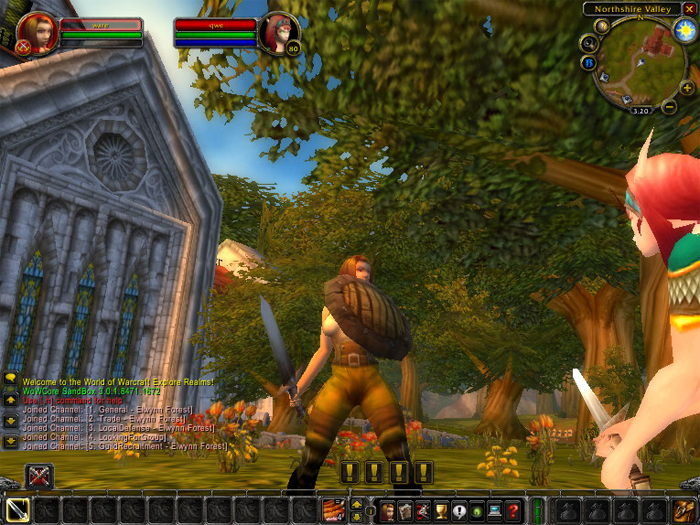Image resolution: width=700 pixels, height=525 pixels.
Task: Open the quest log exclamation button
Action: point(458,511)
